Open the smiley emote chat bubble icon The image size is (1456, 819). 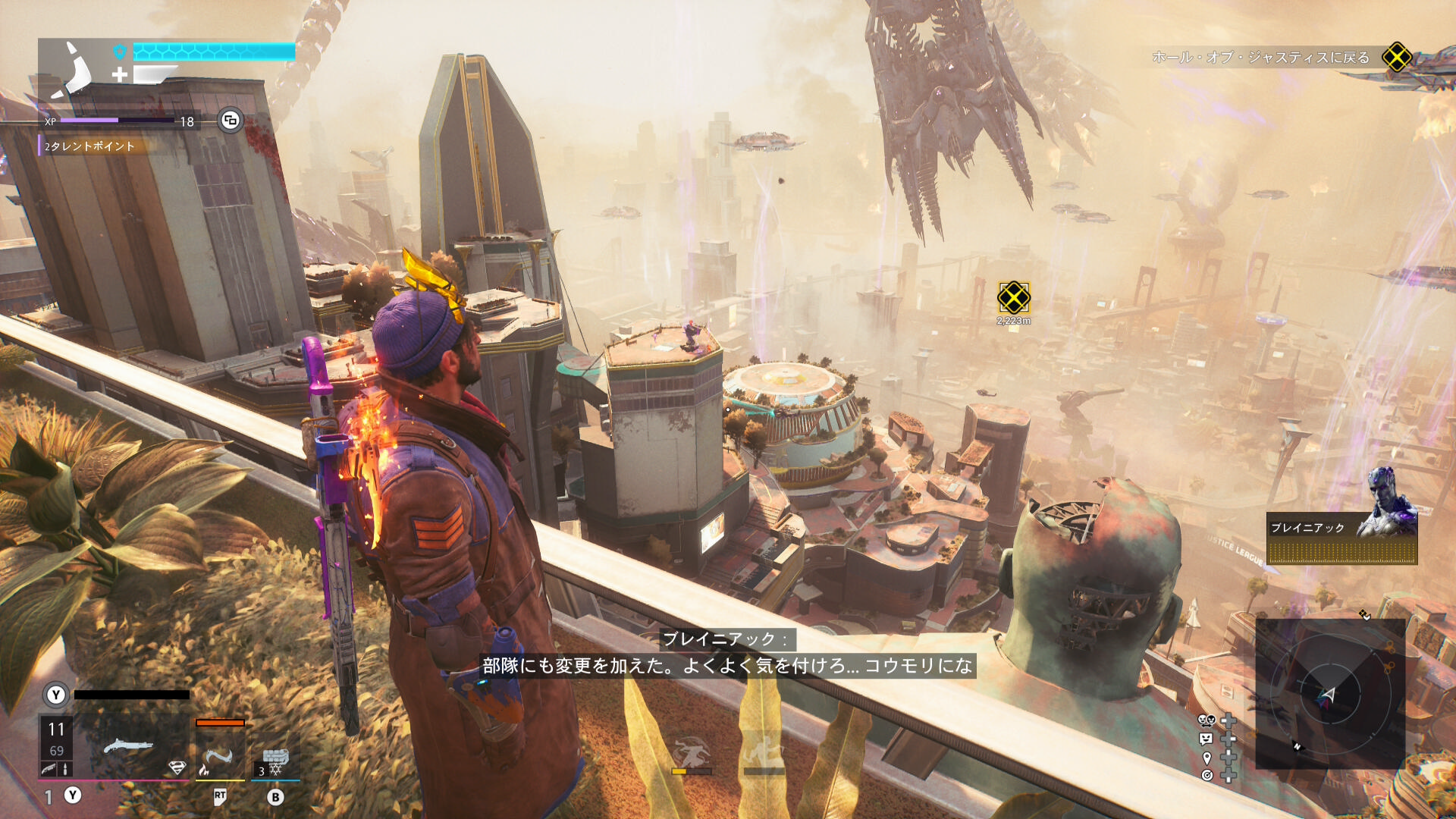[1206, 739]
